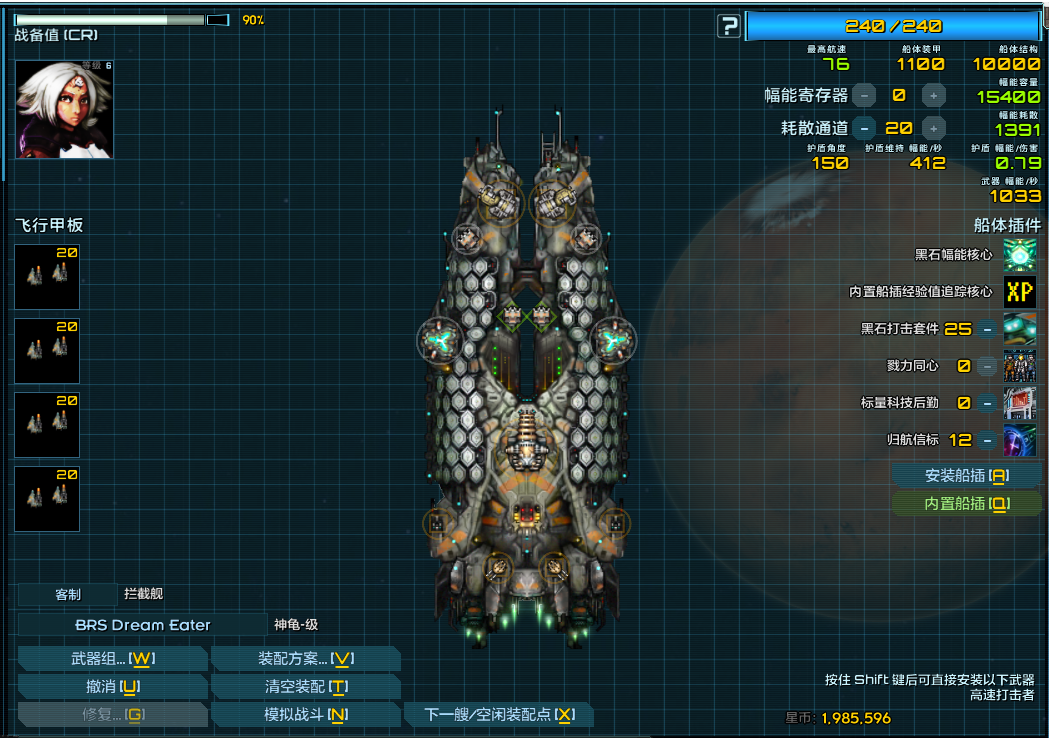The image size is (1049, 738).
Task: Go to next ship/empty hardpoint 下一艘
Action: (x=499, y=714)
